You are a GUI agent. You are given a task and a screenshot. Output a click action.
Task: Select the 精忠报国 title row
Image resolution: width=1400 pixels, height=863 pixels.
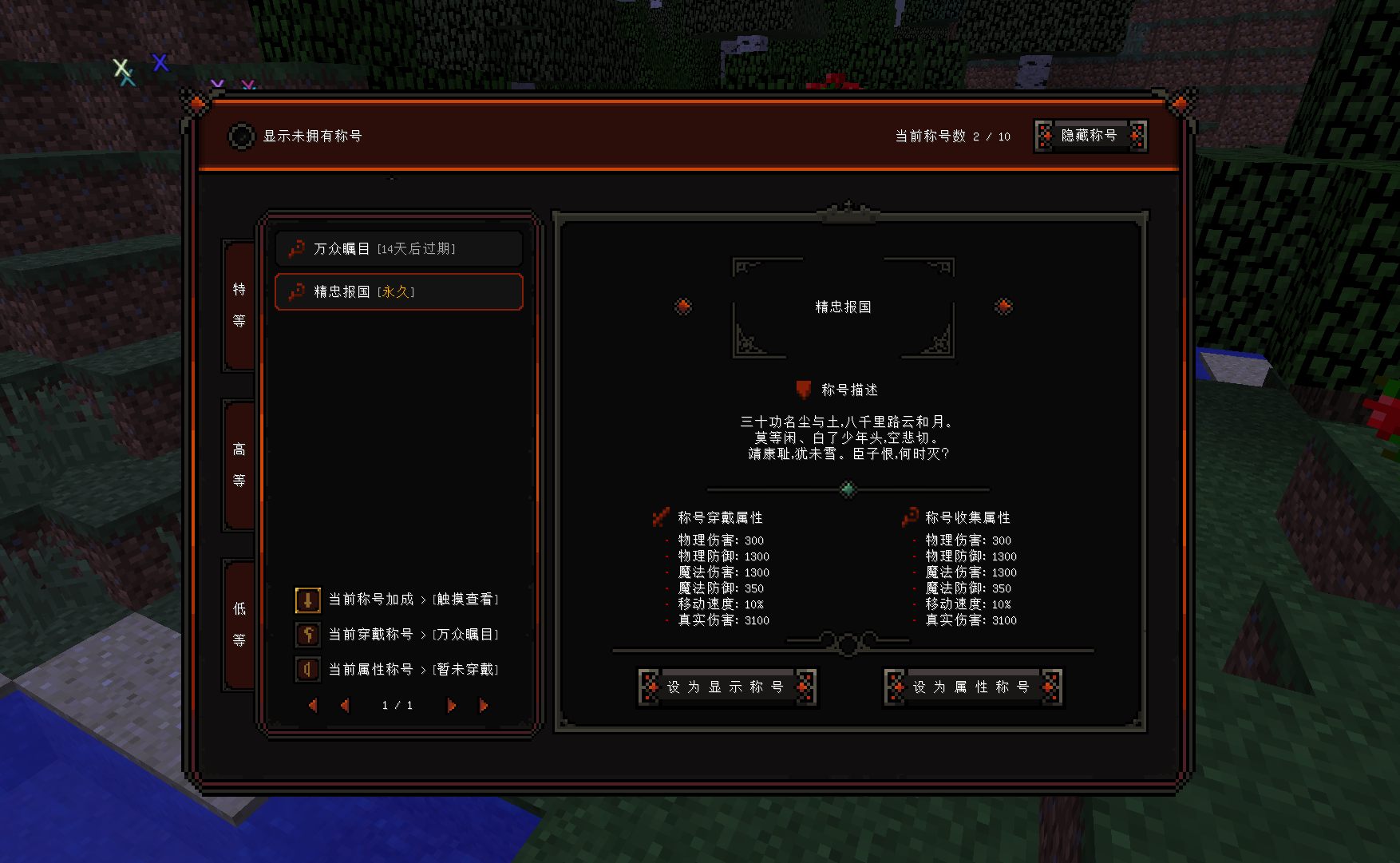[x=399, y=292]
